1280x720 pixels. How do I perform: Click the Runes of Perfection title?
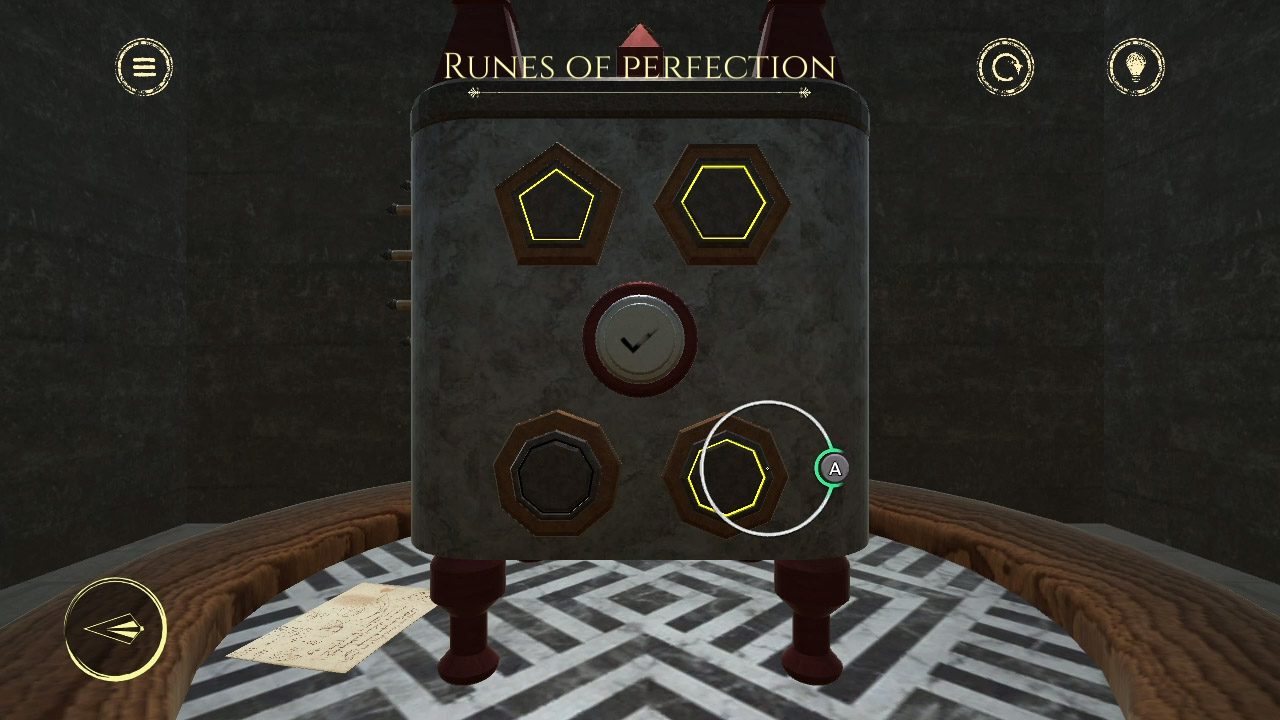640,65
